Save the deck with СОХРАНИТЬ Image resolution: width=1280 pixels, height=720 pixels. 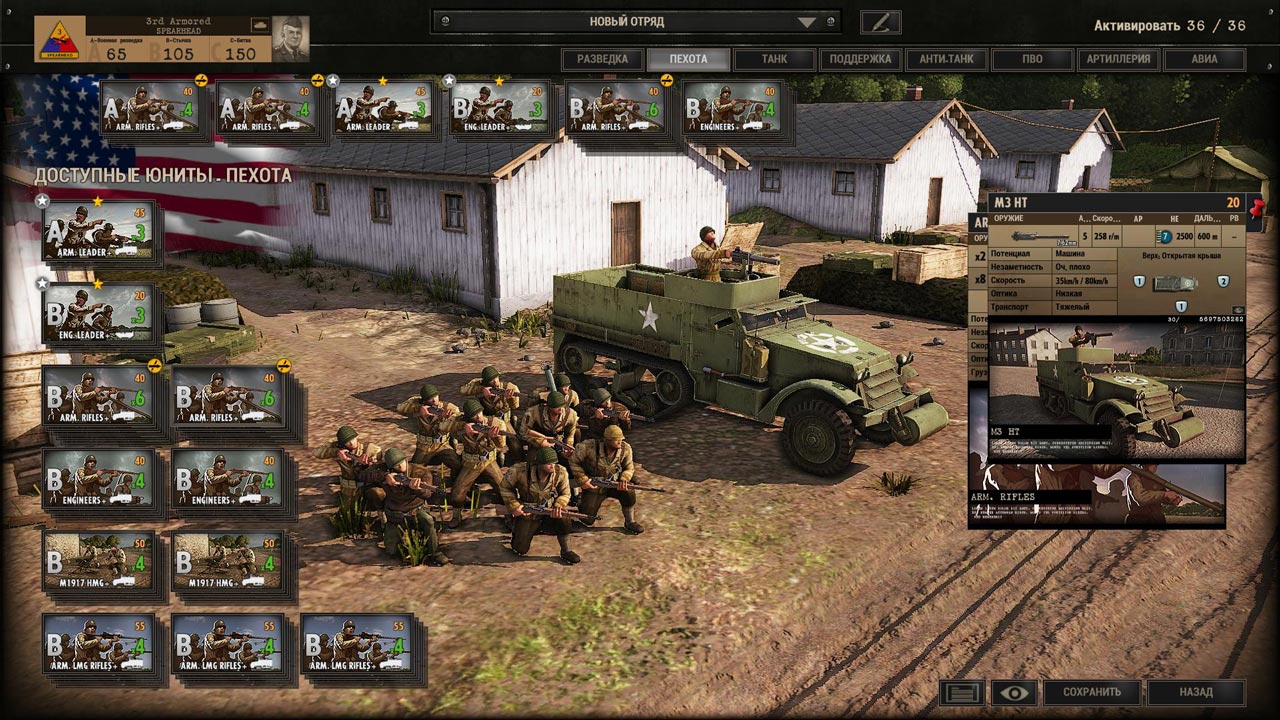click(1092, 691)
